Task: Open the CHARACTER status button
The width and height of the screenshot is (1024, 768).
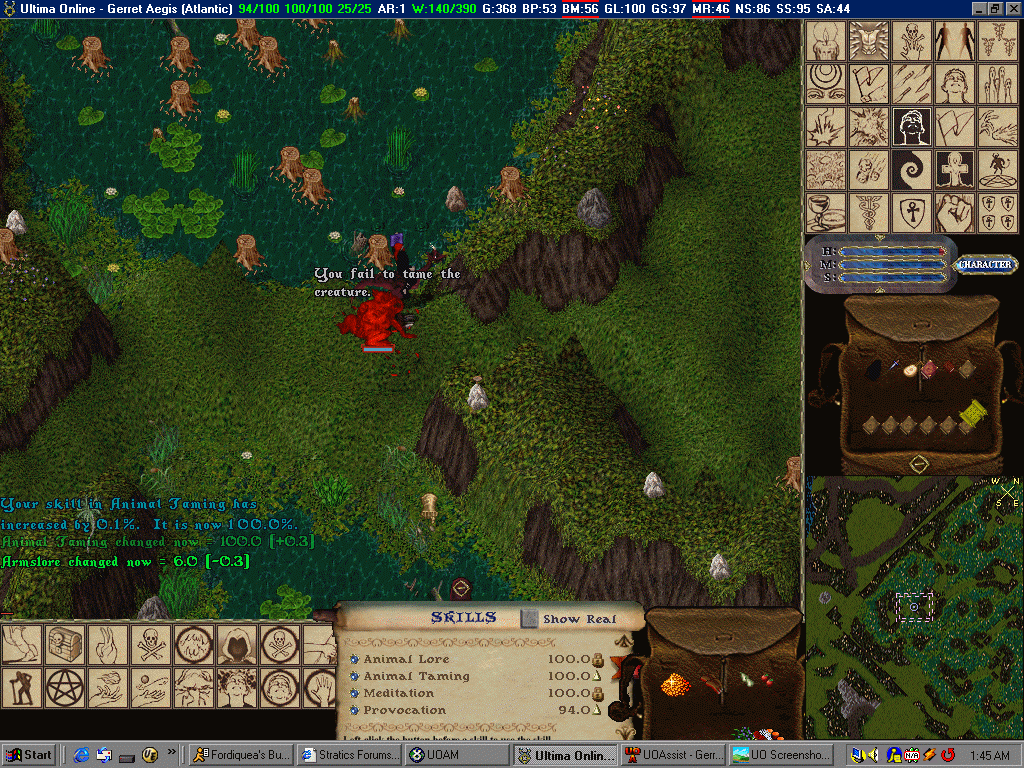Action: (x=986, y=265)
